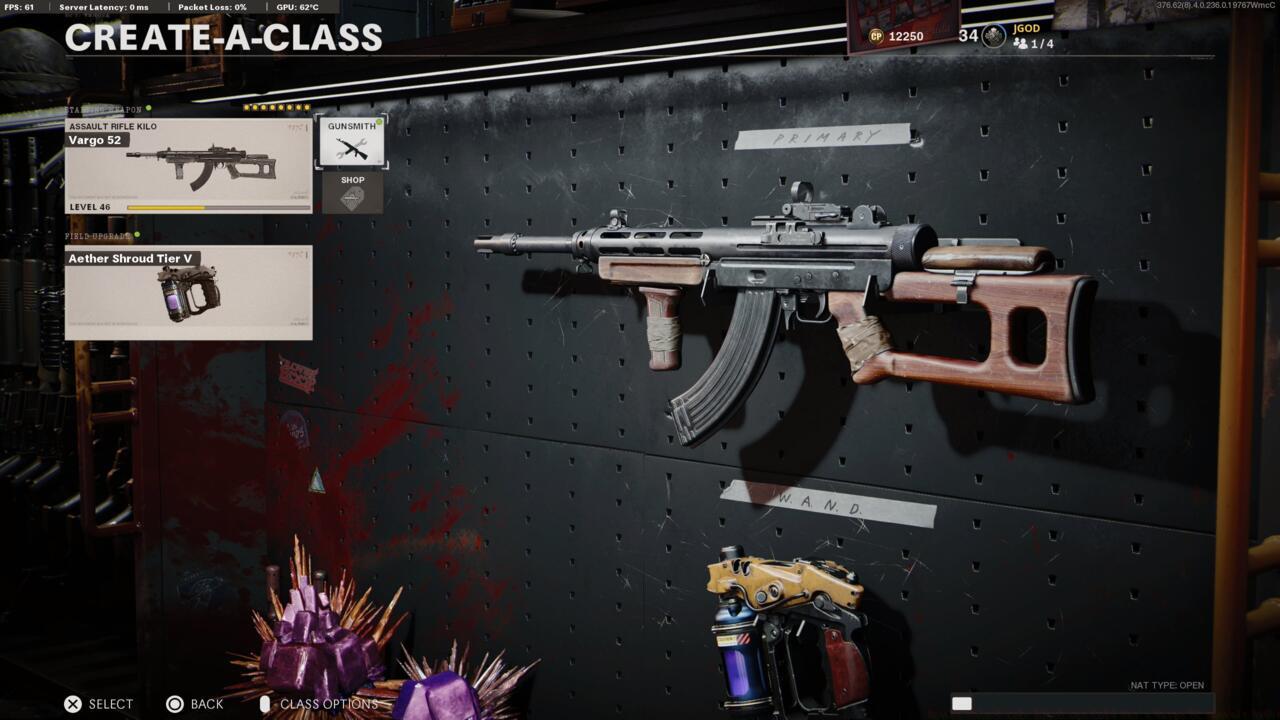Open the Gunsmith
This screenshot has height=720, width=1280.
click(350, 140)
